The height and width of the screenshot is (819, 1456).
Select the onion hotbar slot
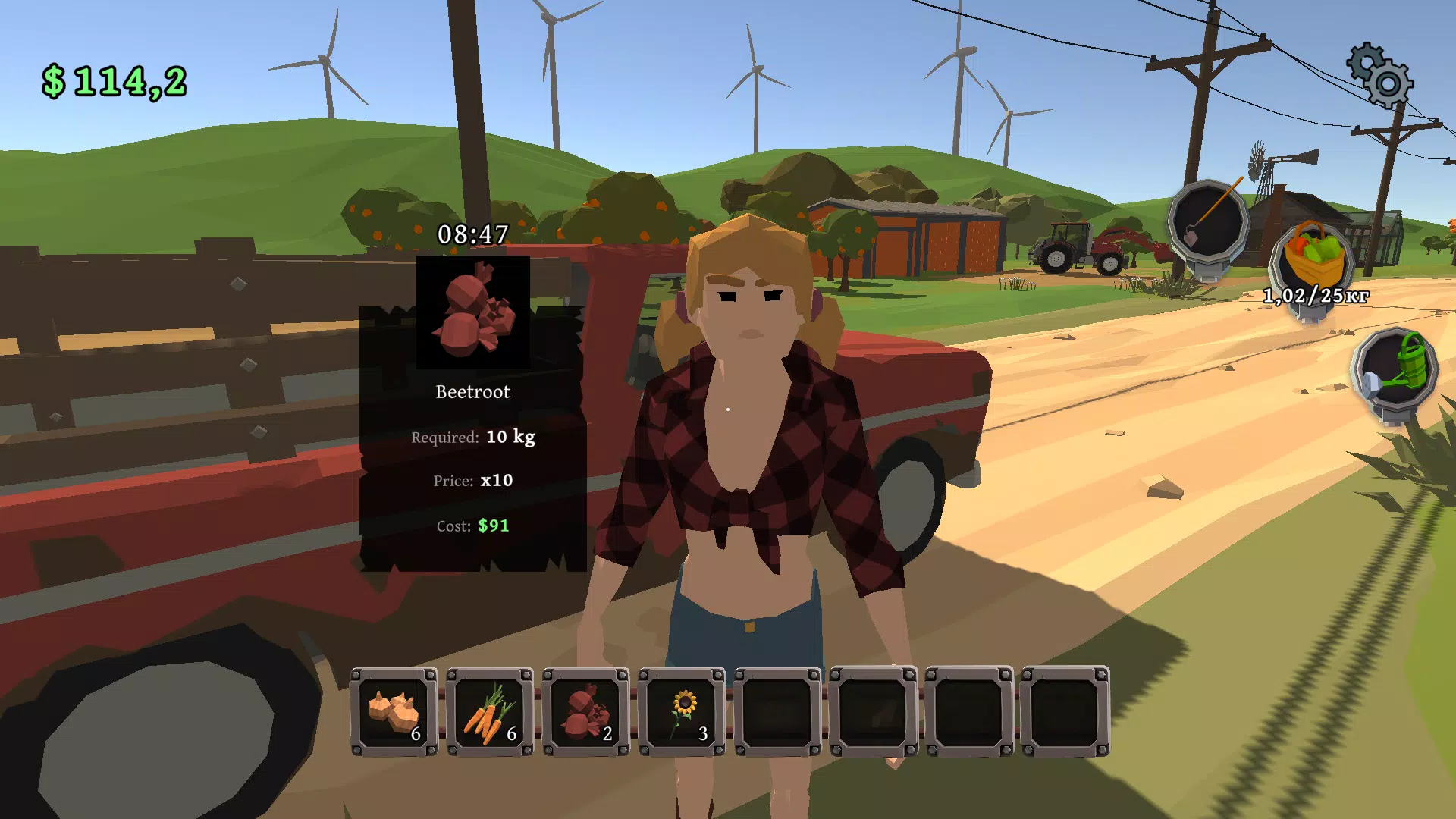click(394, 712)
